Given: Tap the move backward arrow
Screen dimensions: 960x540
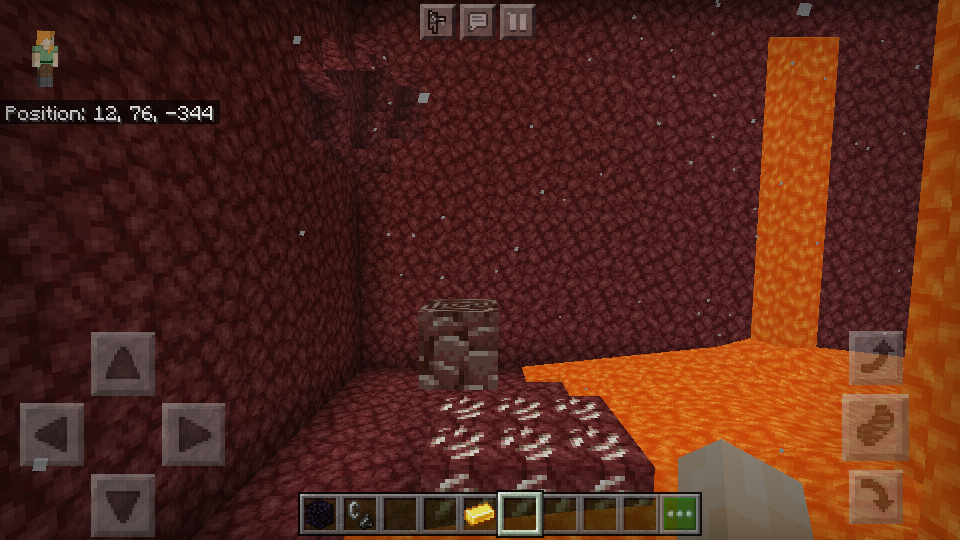Looking at the screenshot, I should click(x=123, y=505).
